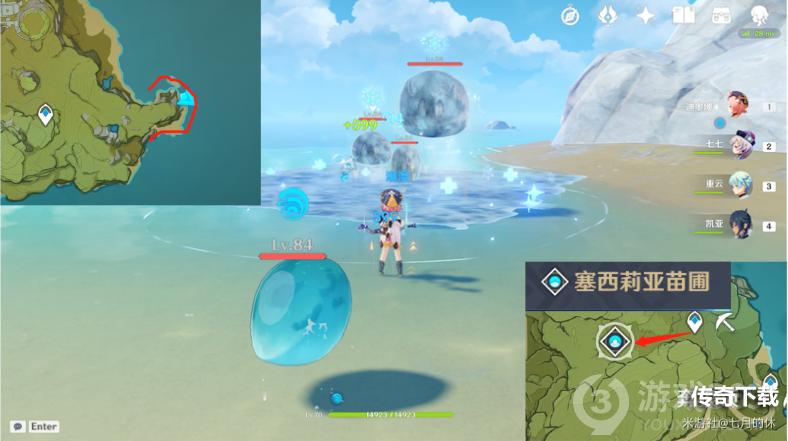The width and height of the screenshot is (788, 441).
Task: Open the events flame-crest icon
Action: point(608,15)
